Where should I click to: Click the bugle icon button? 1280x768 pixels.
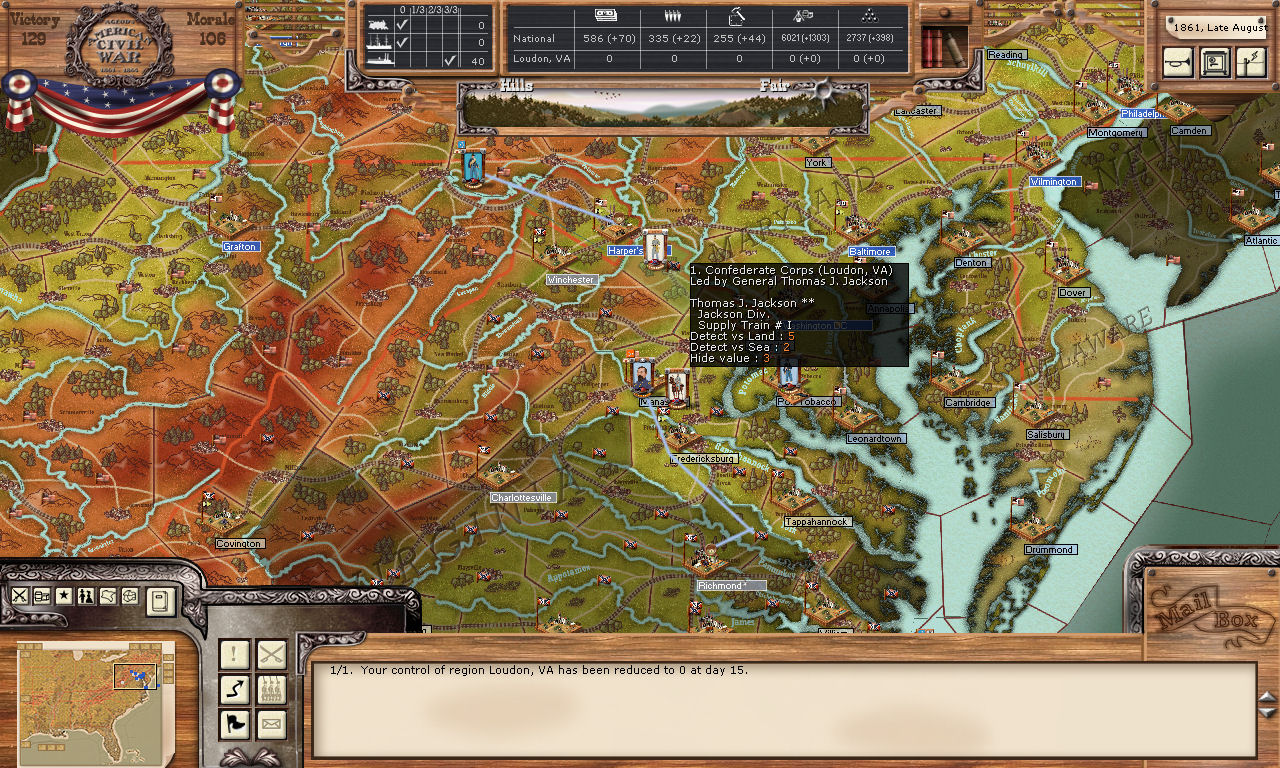[x=1178, y=62]
